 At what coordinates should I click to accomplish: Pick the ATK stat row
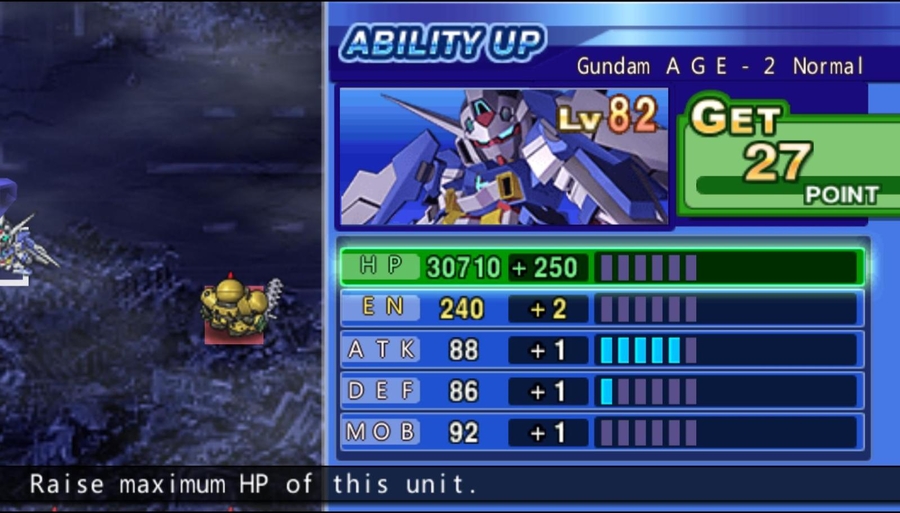[x=600, y=350]
